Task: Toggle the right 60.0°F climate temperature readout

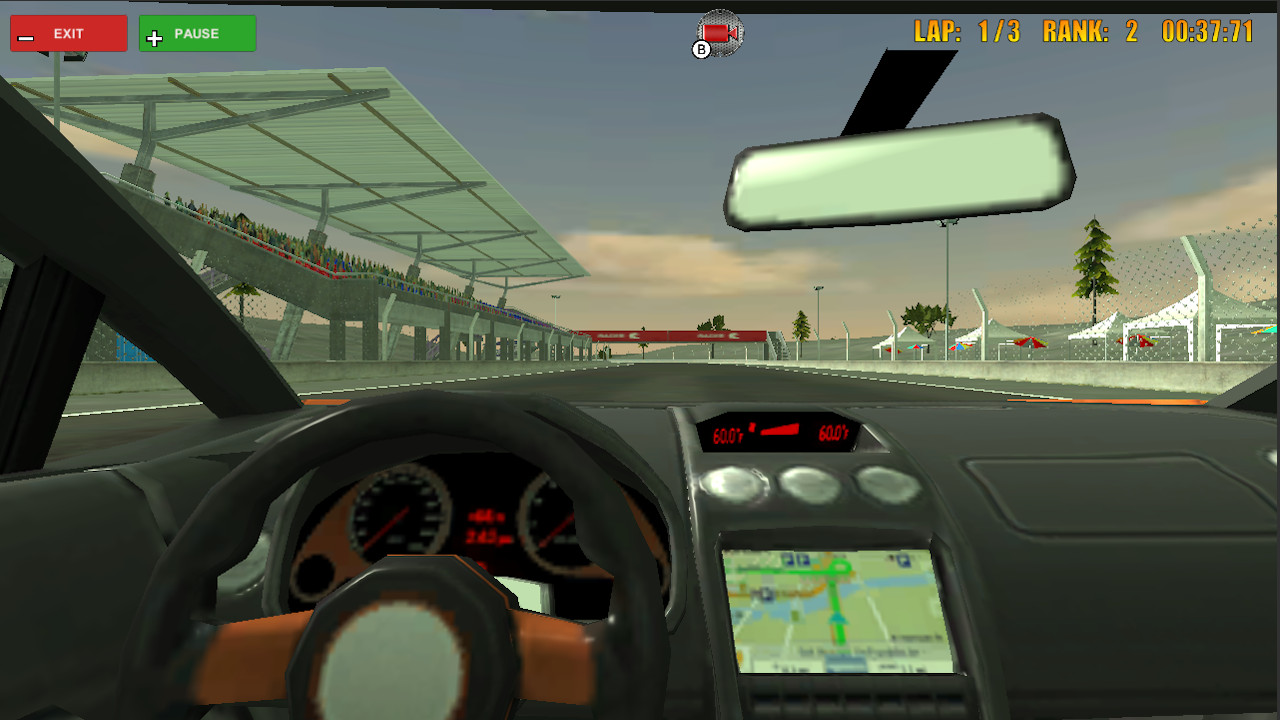Action: (833, 434)
